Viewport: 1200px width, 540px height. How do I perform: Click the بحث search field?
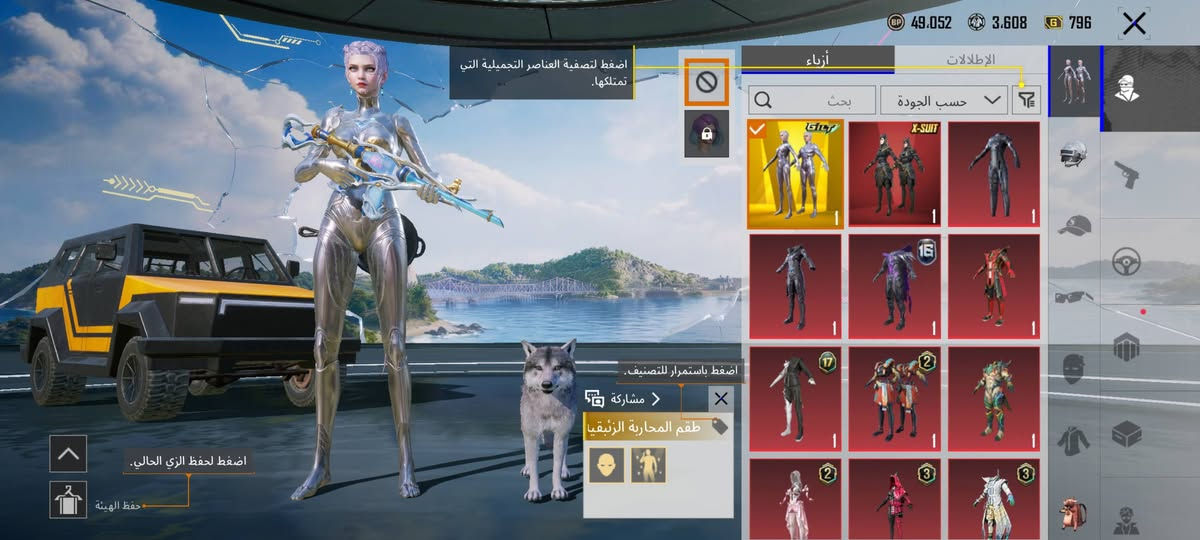point(810,100)
